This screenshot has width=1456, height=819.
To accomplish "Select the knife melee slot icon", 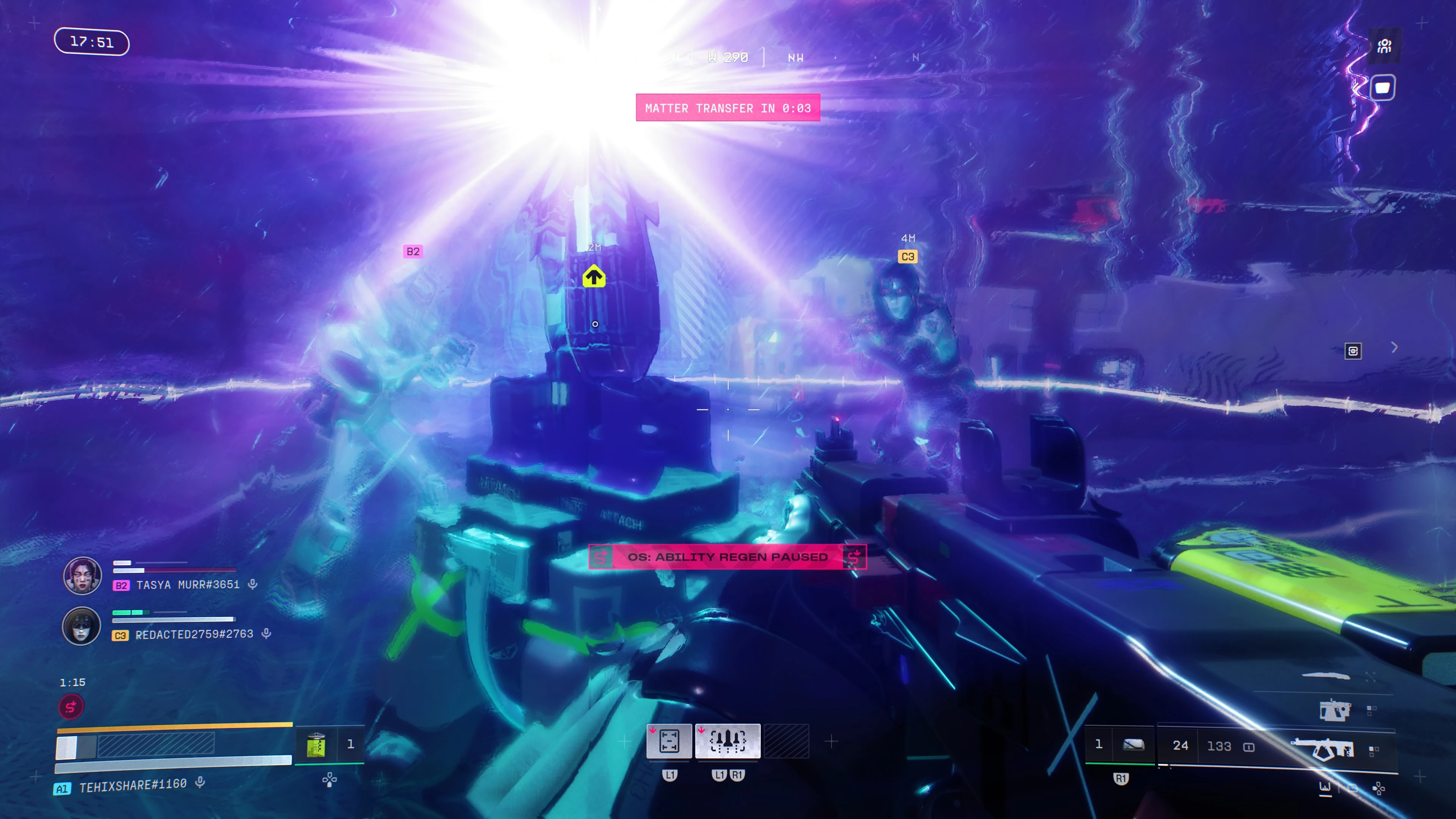I will [x=1326, y=675].
